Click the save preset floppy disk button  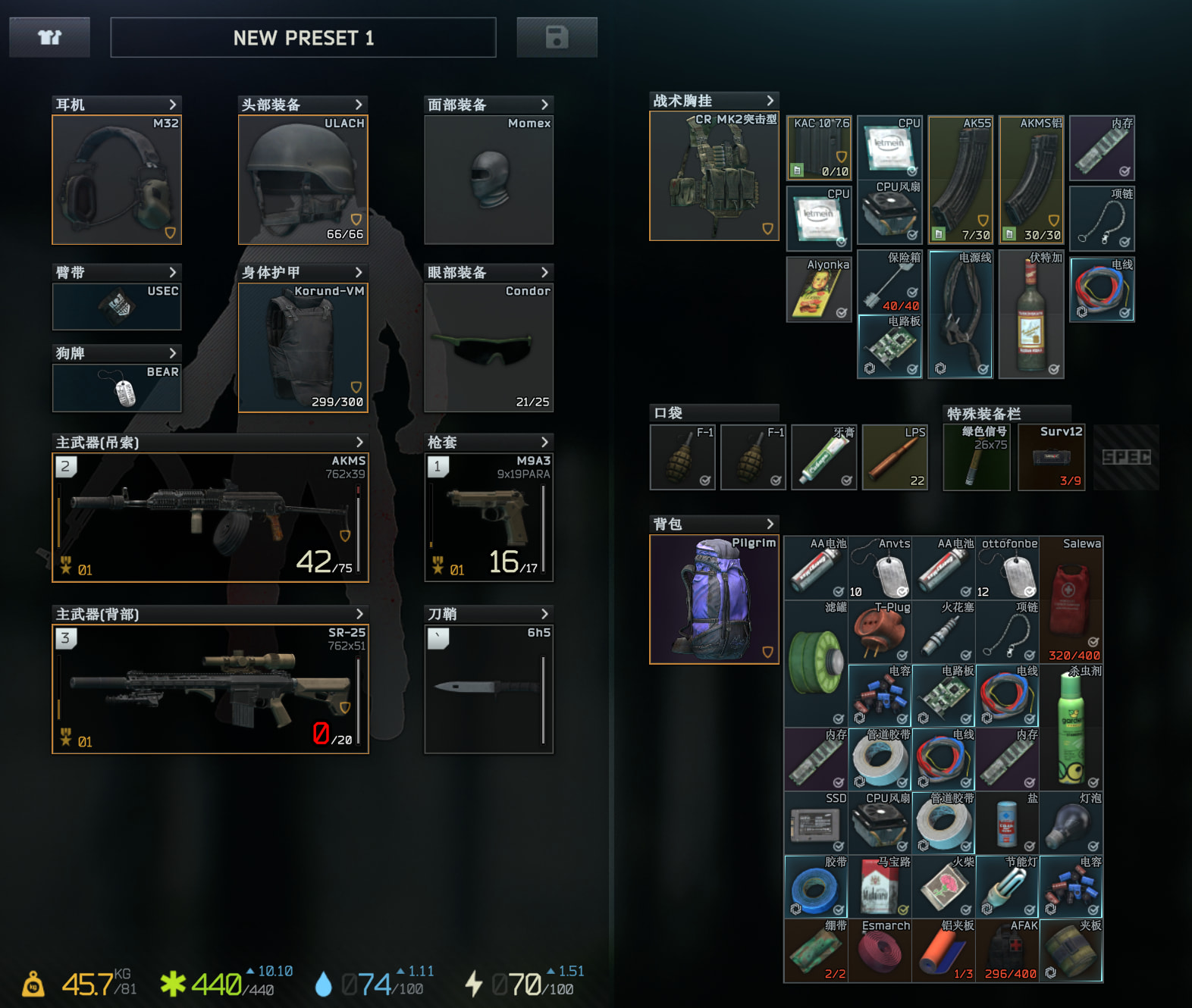[x=557, y=37]
